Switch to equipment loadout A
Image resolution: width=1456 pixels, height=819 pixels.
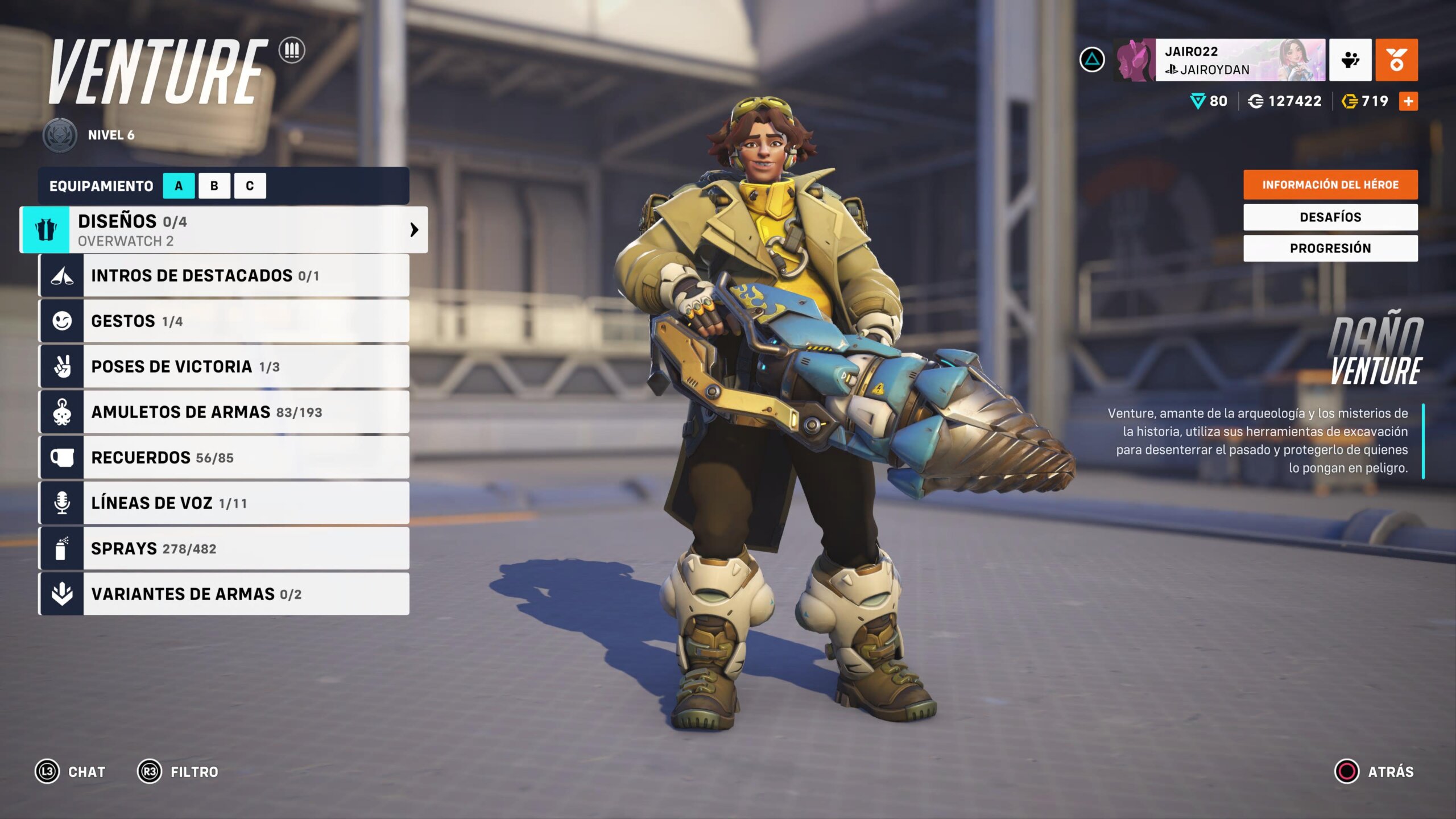click(x=179, y=186)
